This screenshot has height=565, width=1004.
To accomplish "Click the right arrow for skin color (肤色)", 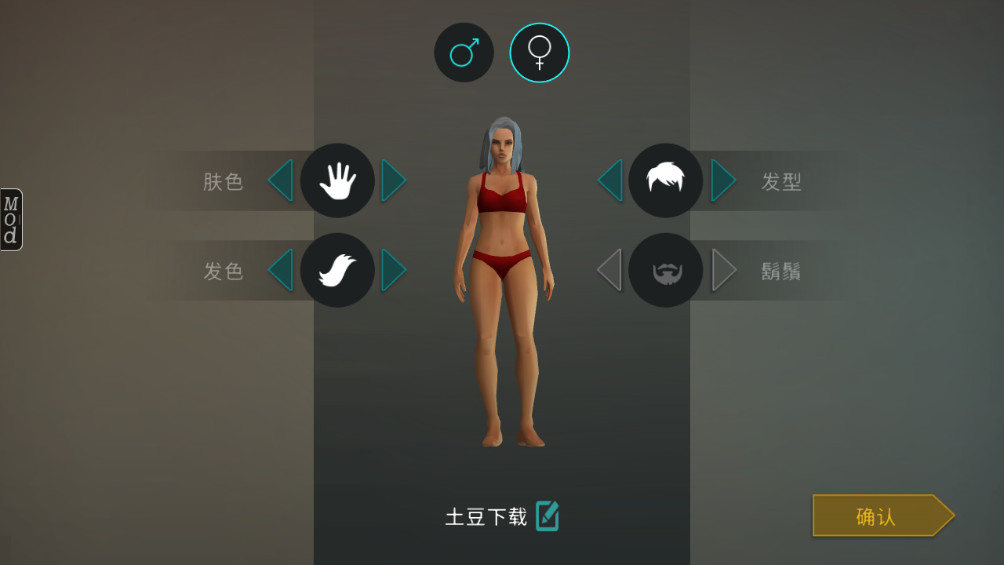I will point(393,181).
